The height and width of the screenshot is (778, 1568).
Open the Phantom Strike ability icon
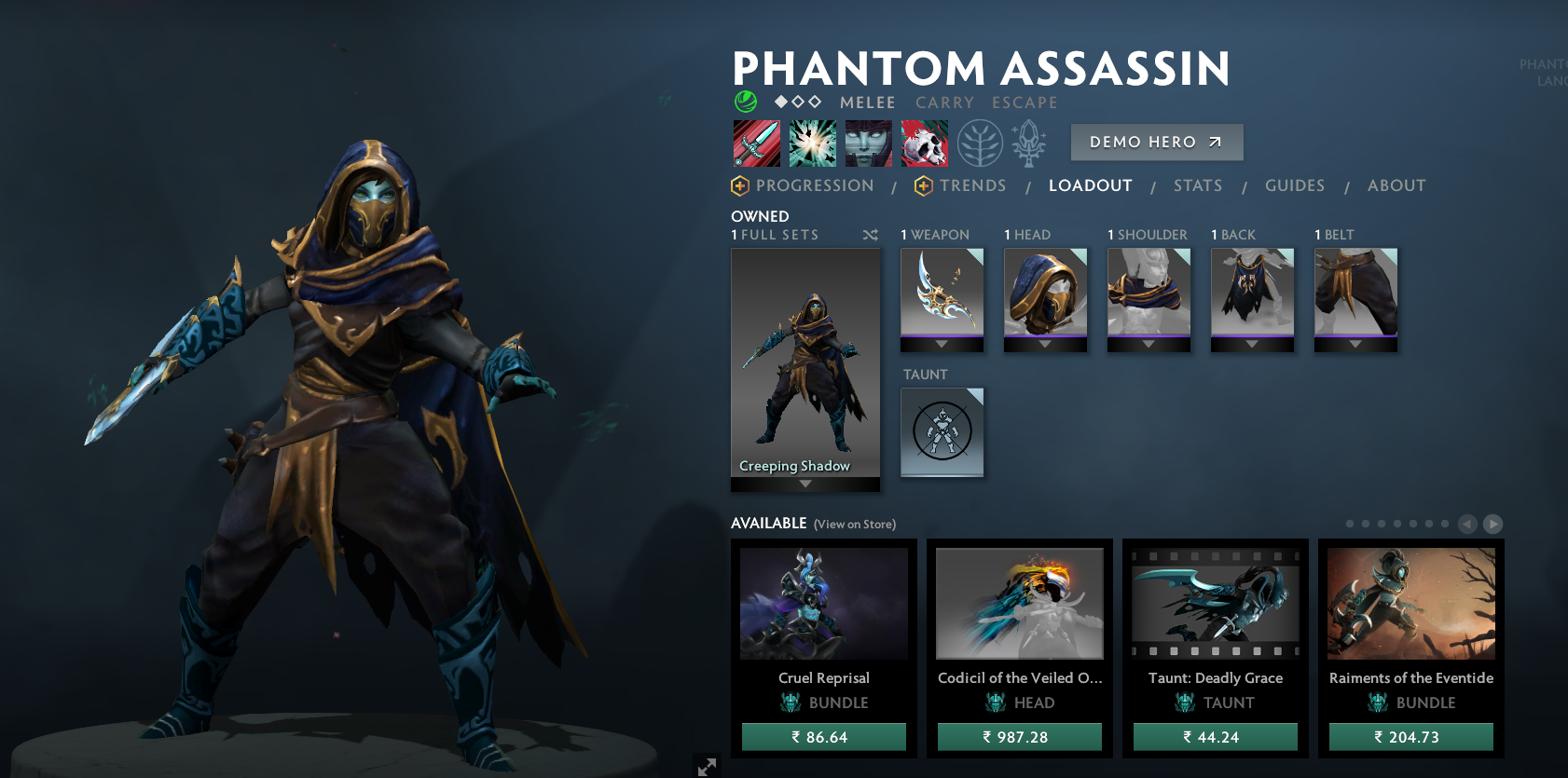tap(813, 143)
